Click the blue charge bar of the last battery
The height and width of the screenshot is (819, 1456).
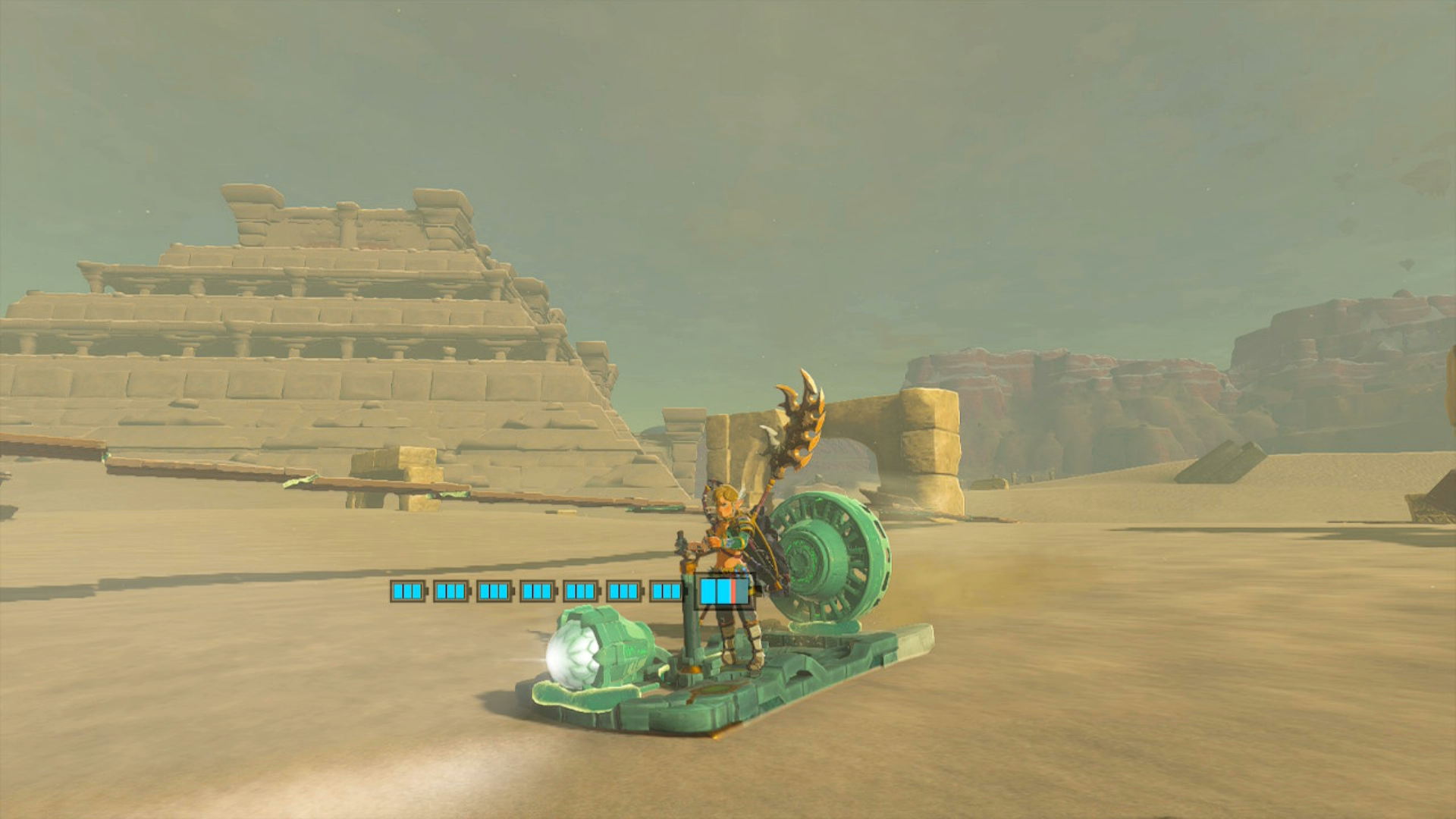[715, 593]
